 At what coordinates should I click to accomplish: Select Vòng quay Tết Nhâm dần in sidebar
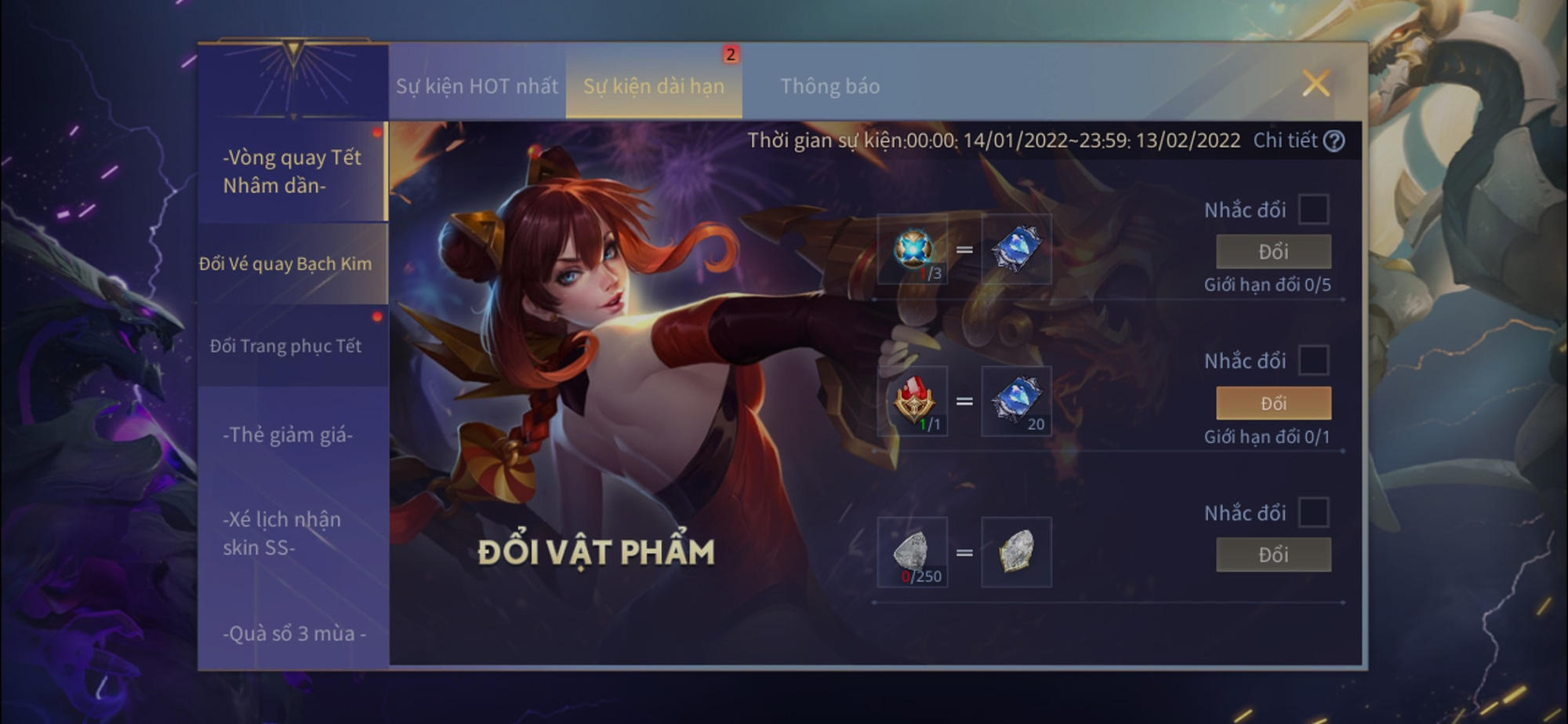(292, 172)
